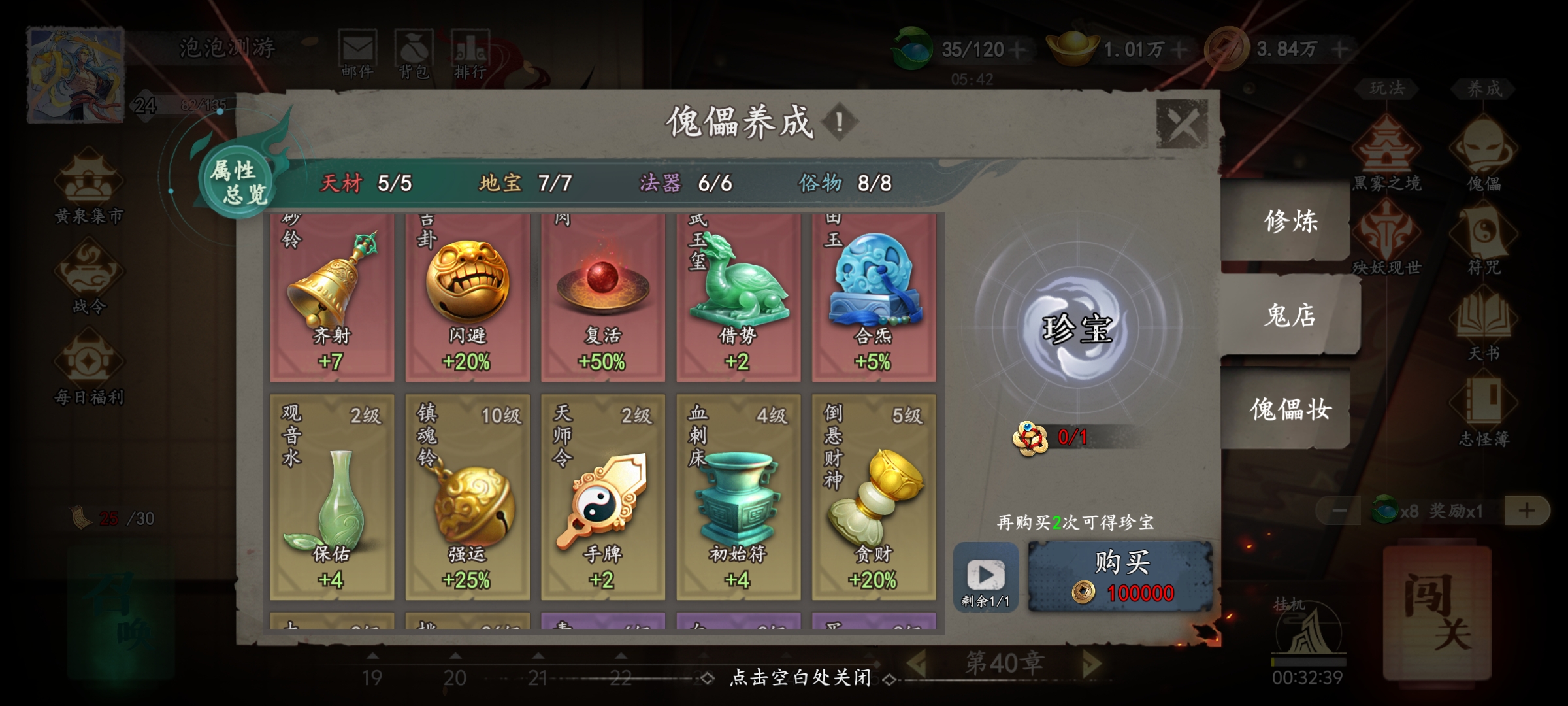Tap the 珍宝 treasure orb
This screenshot has height=706, width=1568.
pyautogui.click(x=1076, y=328)
